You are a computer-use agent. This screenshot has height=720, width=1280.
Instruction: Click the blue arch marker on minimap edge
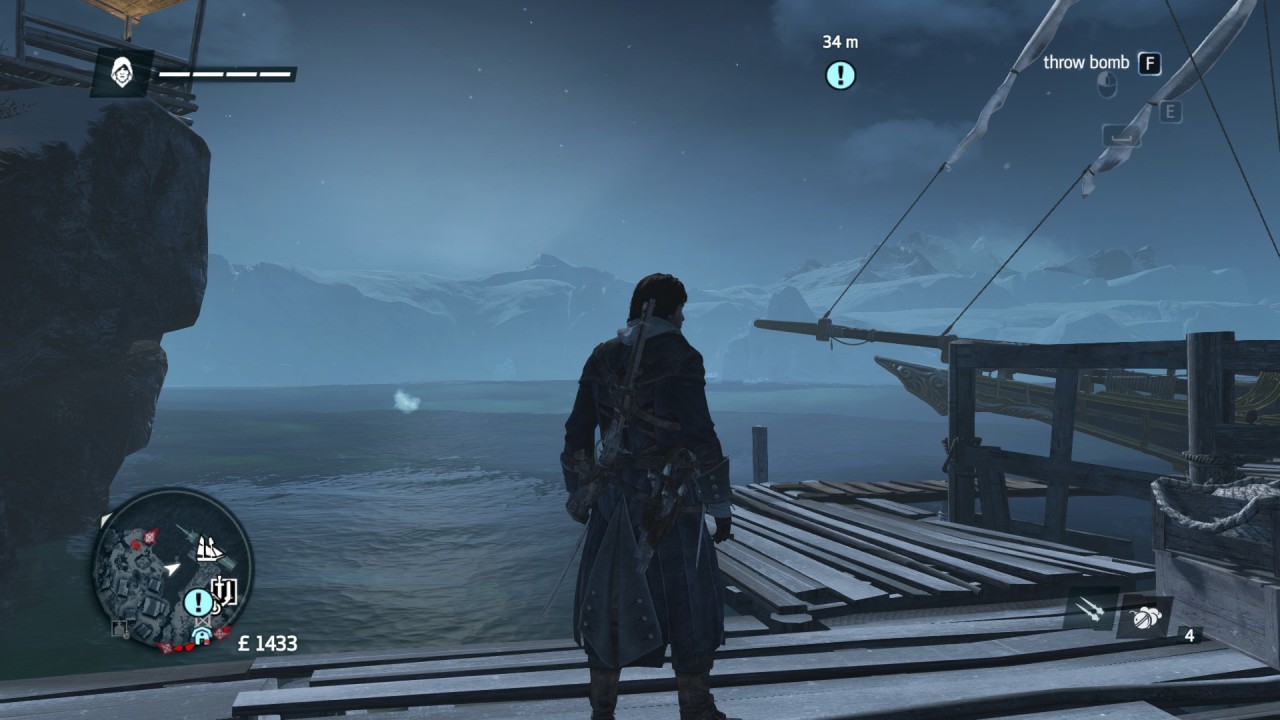pos(200,634)
